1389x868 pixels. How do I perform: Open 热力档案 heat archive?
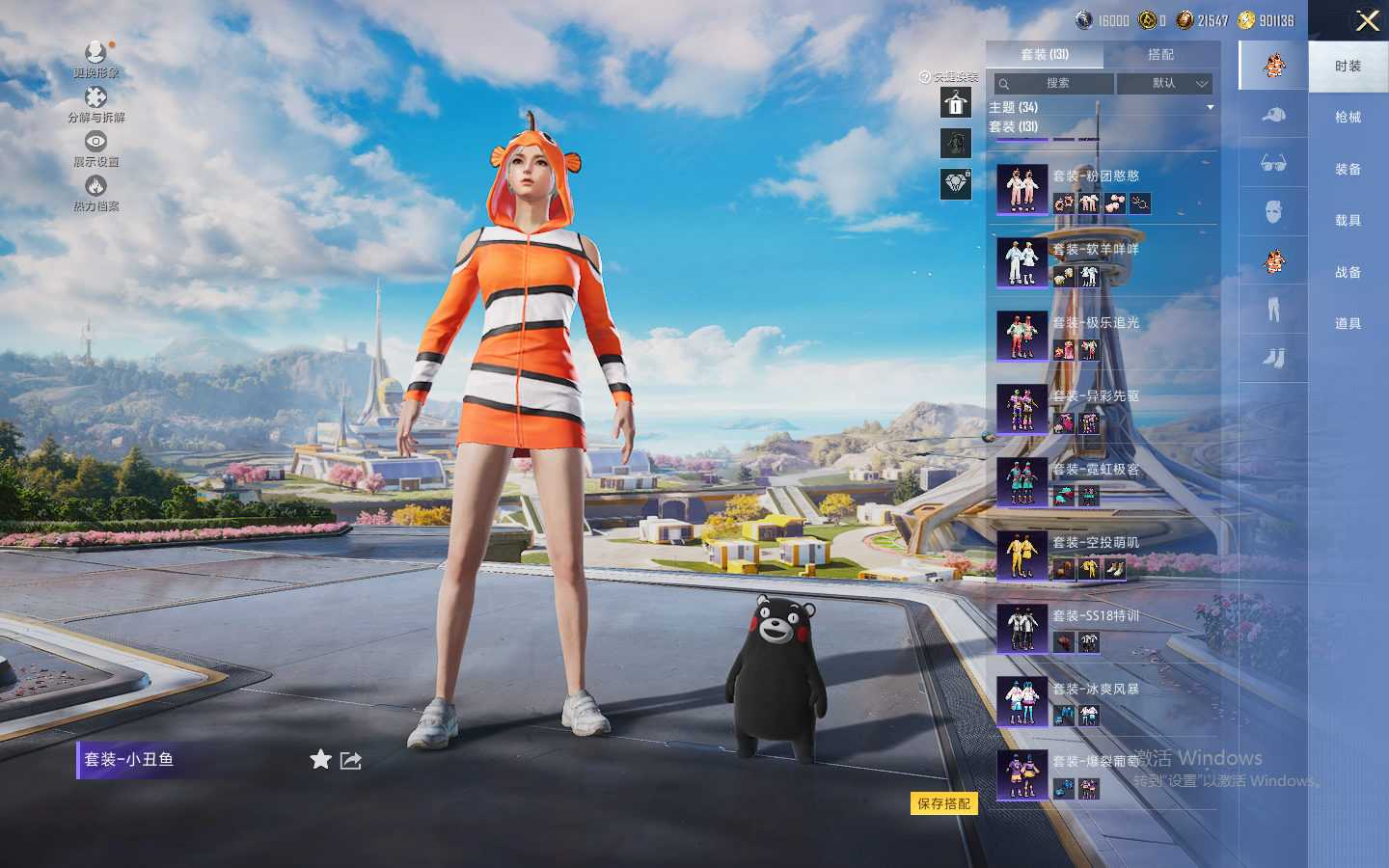(x=95, y=192)
